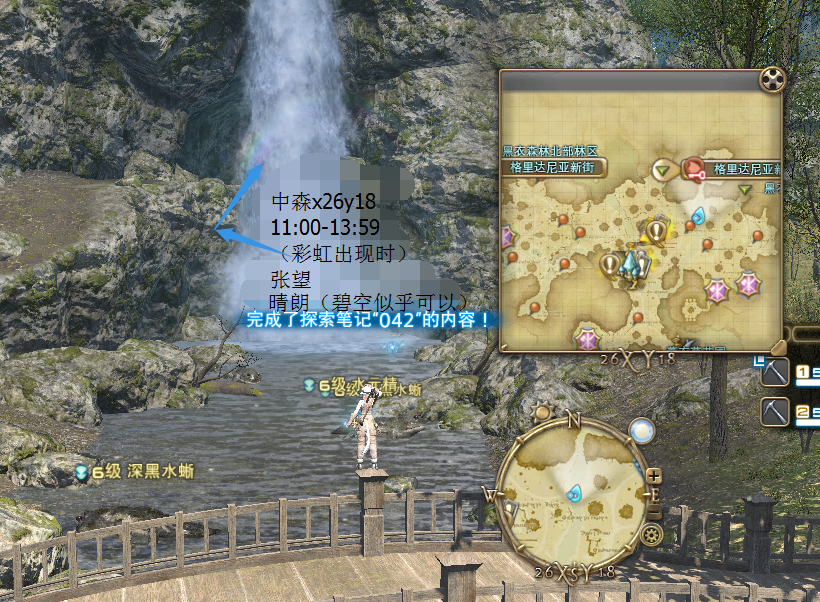Select the 格里达尼亚新街 label on the map's left

pos(553,167)
